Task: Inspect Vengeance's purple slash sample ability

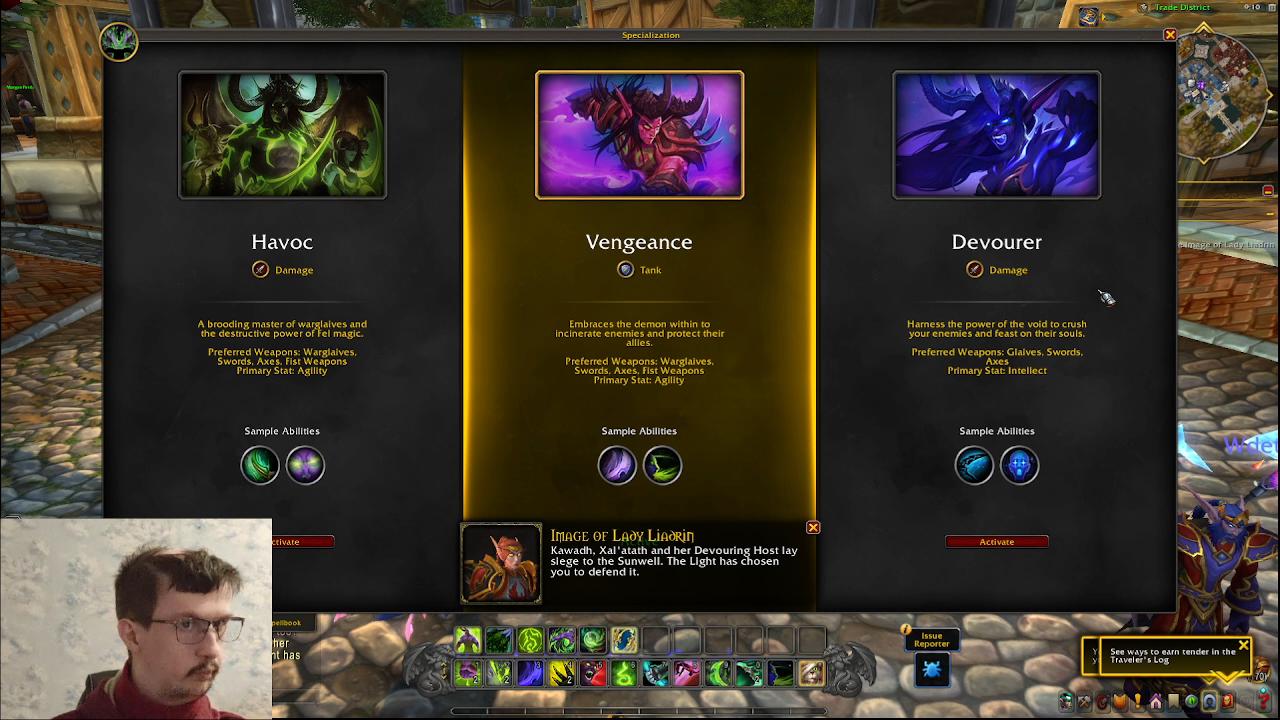Action: click(x=617, y=465)
